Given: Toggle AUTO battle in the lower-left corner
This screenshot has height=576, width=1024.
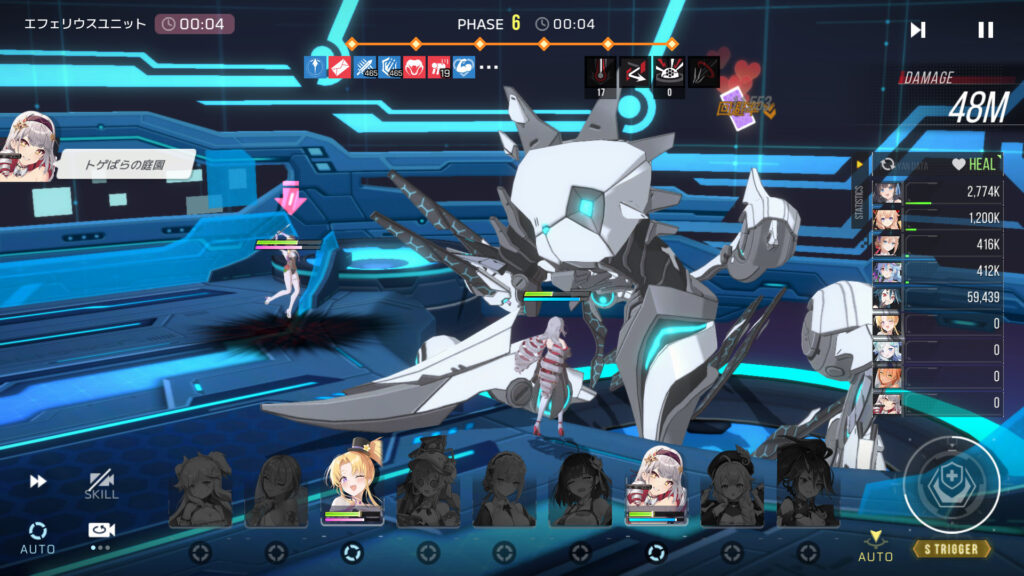Looking at the screenshot, I should pos(38,536).
